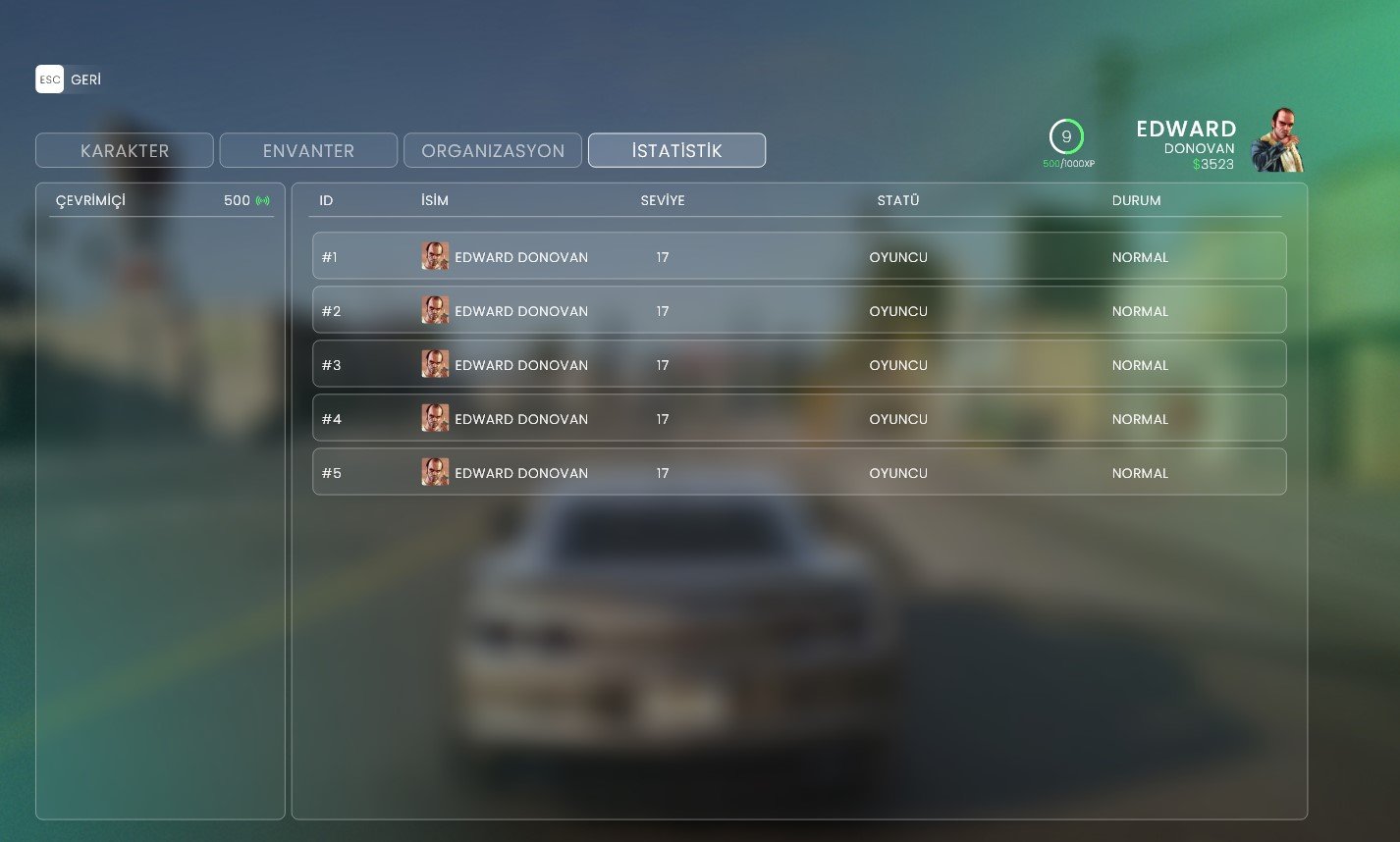Open the ENVANTER tab
The width and height of the screenshot is (1400, 842).
pyautogui.click(x=308, y=151)
